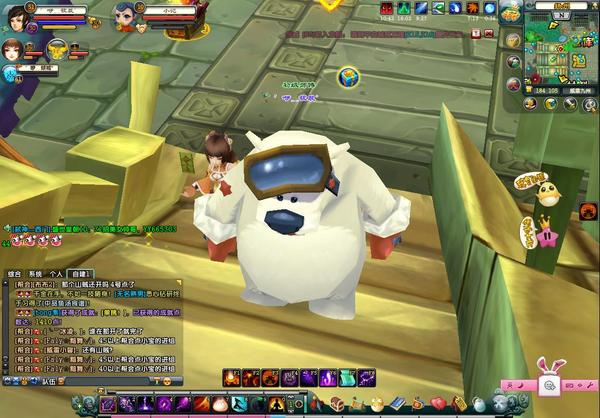Click the blue book menu icon

point(397,403)
